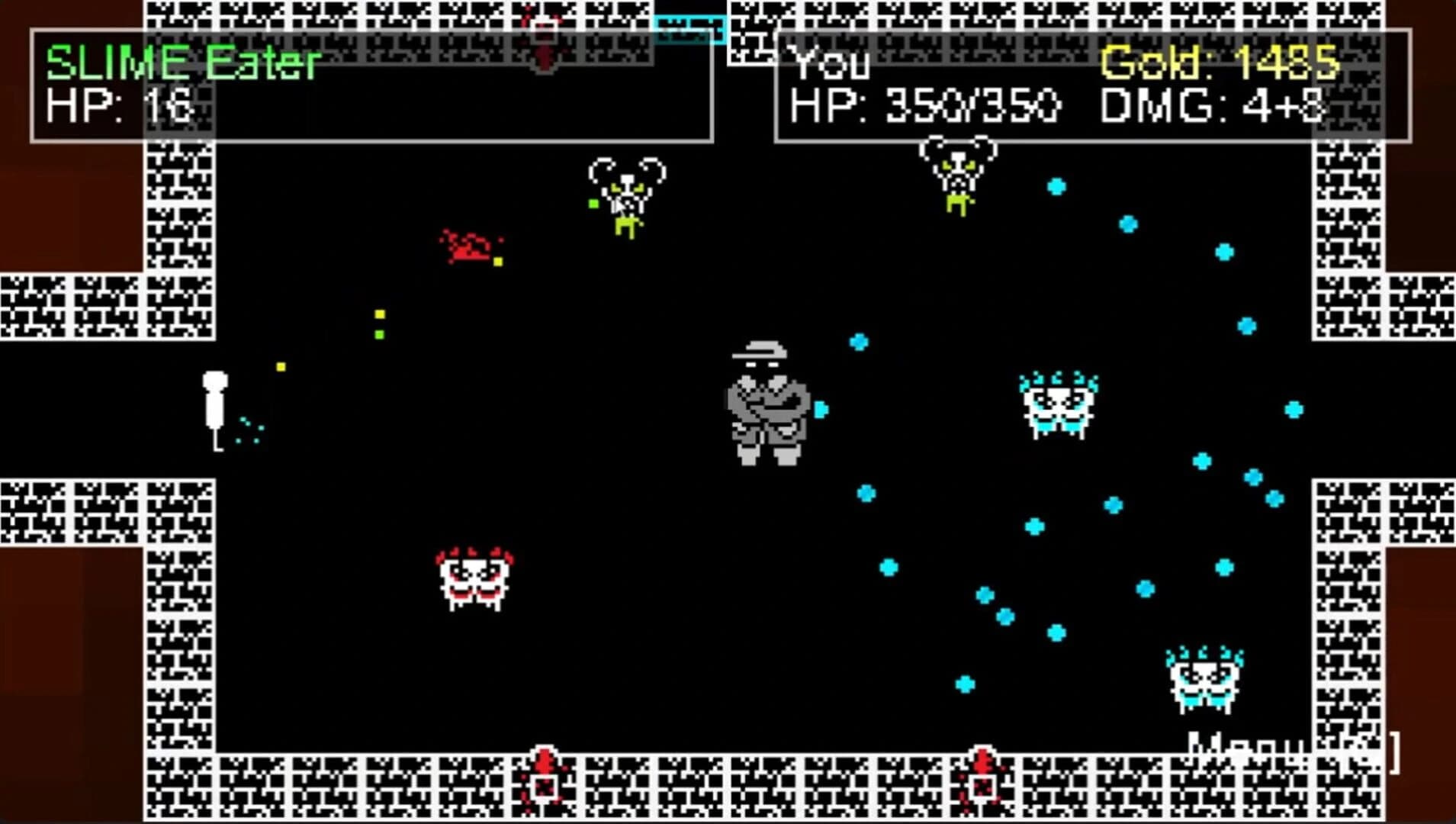Image resolution: width=1456 pixels, height=824 pixels.
Task: Select the red slime enemy at bottom left
Action: (x=473, y=580)
